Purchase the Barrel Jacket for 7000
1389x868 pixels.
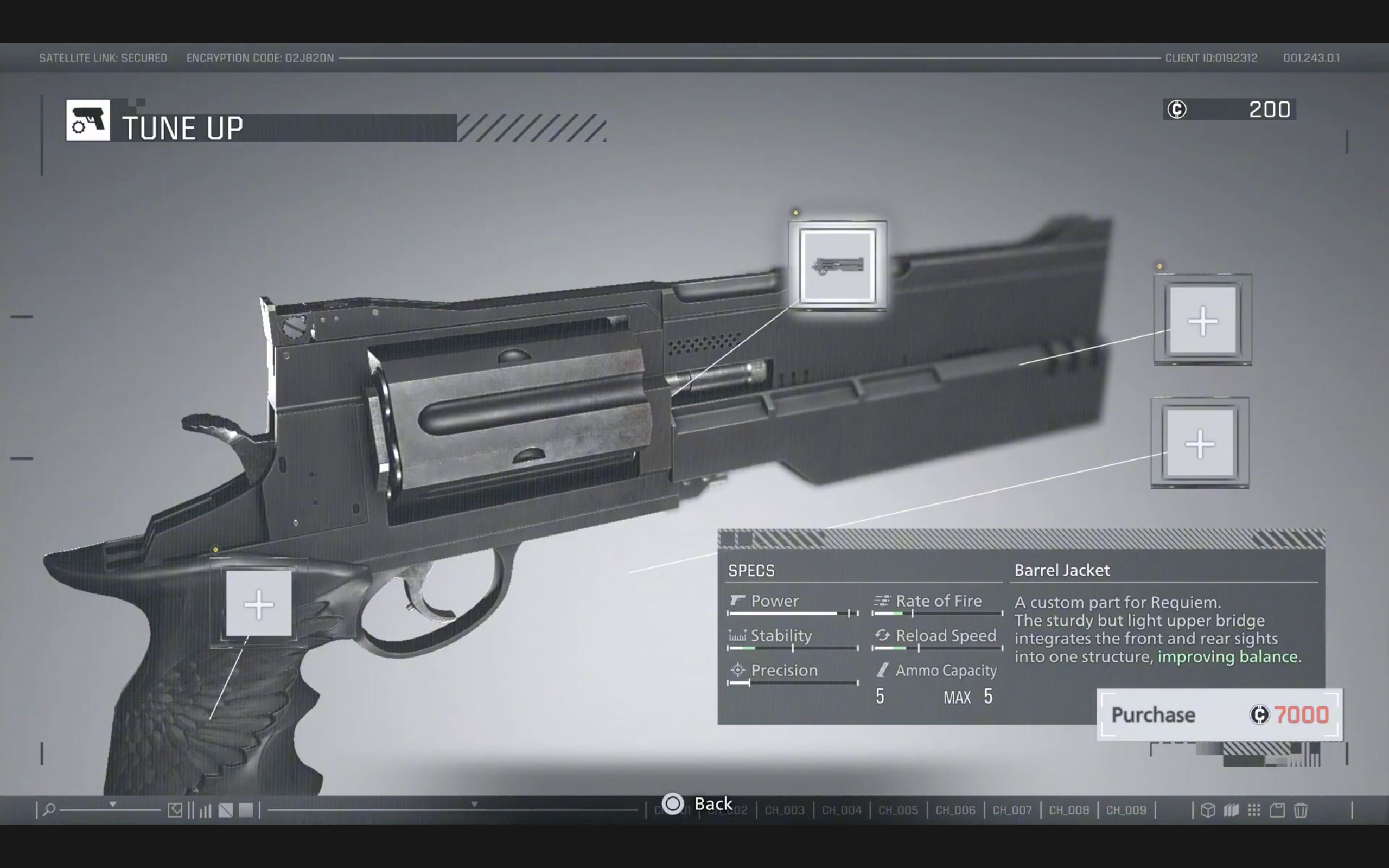tap(1219, 714)
